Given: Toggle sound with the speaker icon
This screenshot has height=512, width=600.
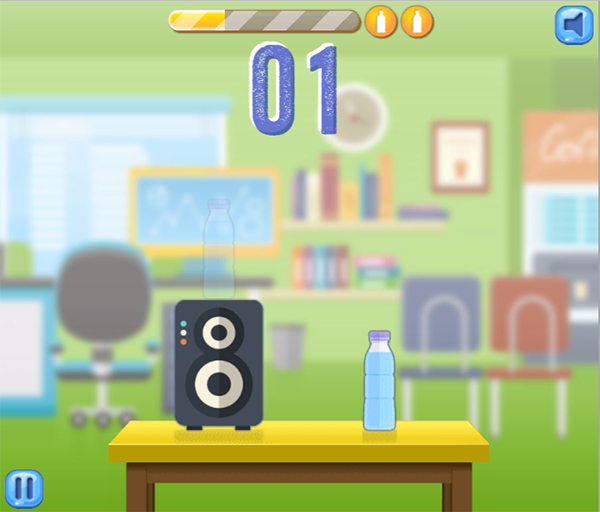Looking at the screenshot, I should (573, 25).
